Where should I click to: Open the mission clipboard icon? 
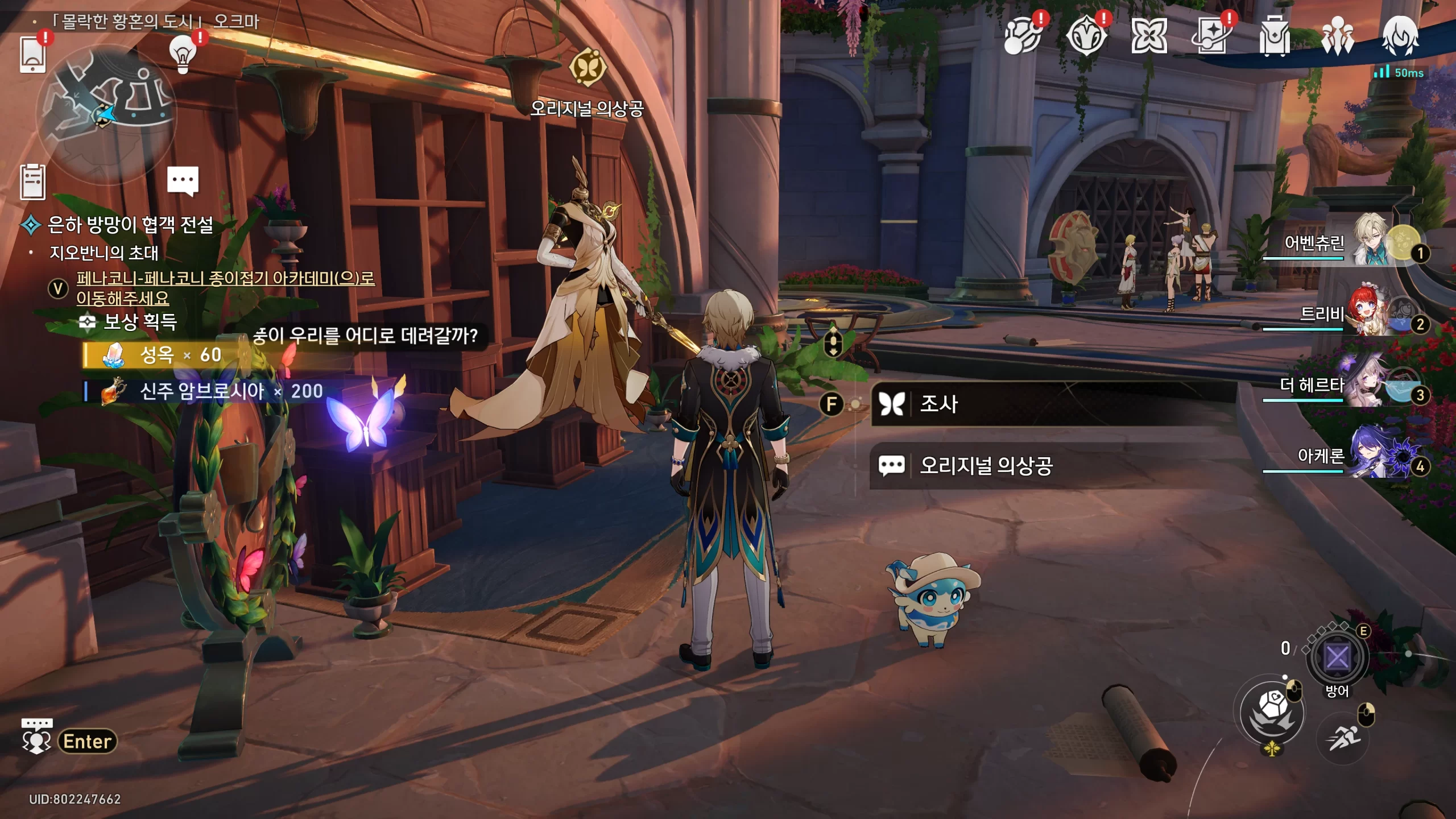[32, 182]
